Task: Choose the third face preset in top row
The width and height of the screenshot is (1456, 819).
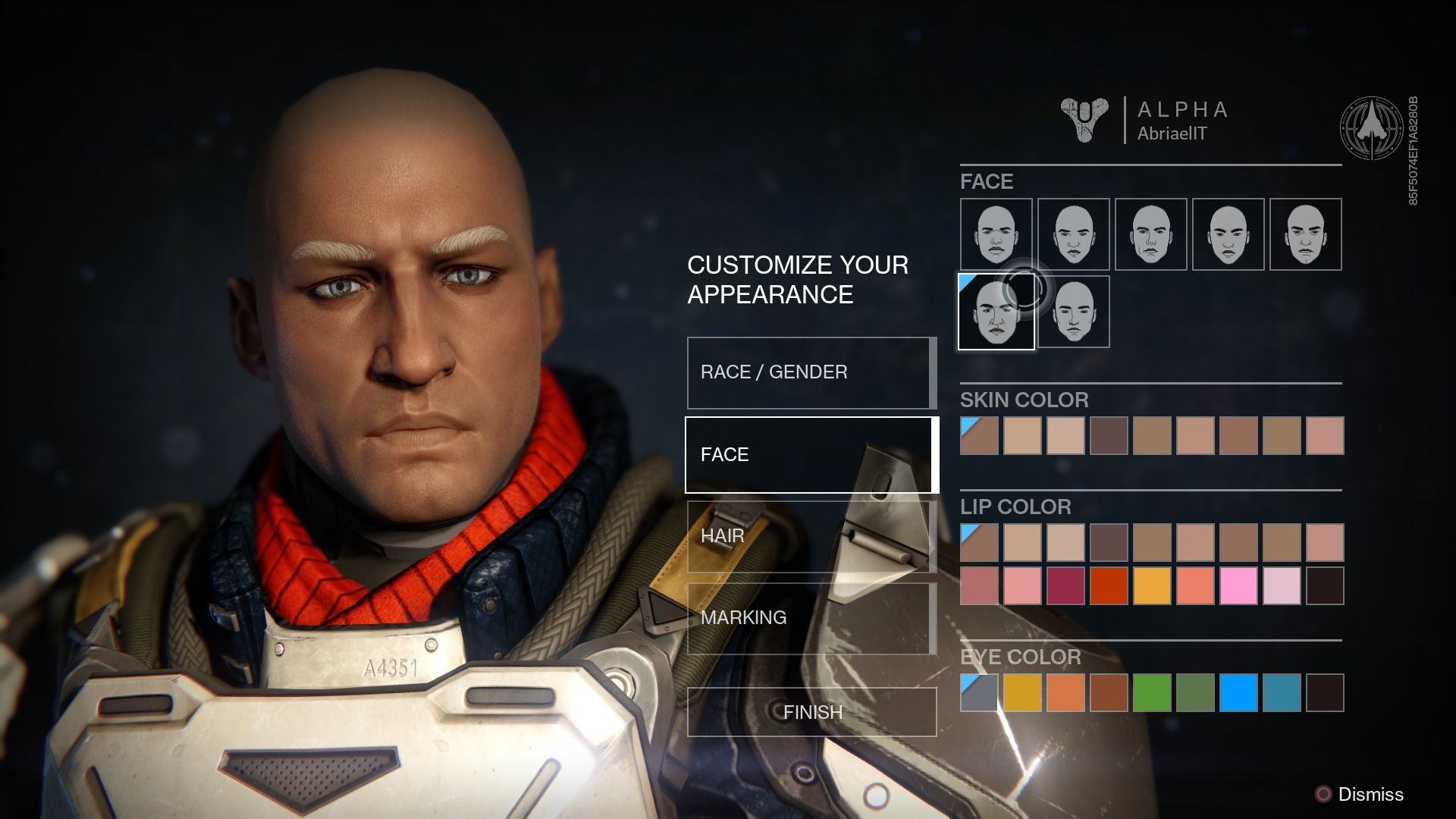Action: (1152, 234)
